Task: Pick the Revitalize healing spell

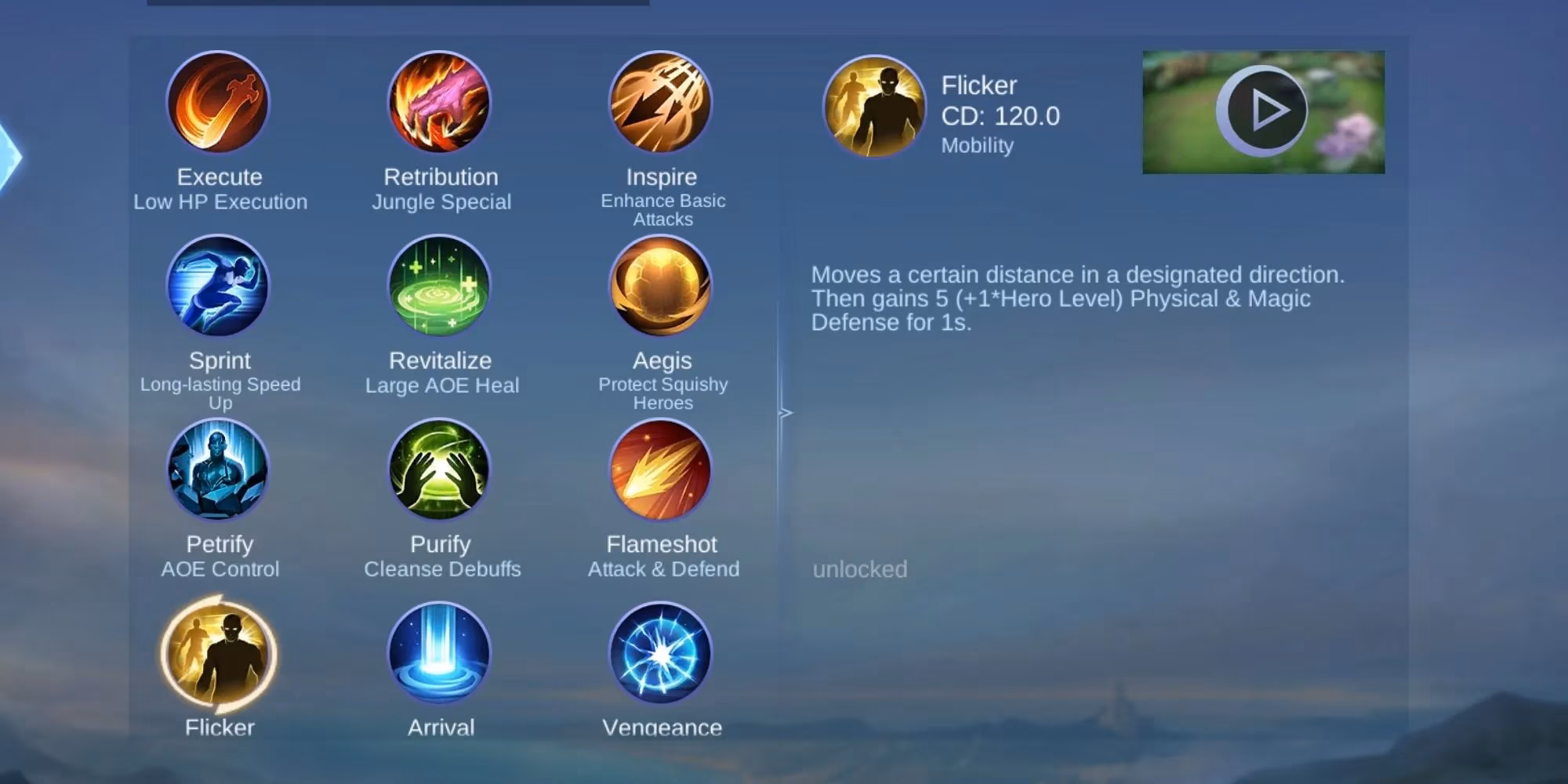Action: coord(439,288)
